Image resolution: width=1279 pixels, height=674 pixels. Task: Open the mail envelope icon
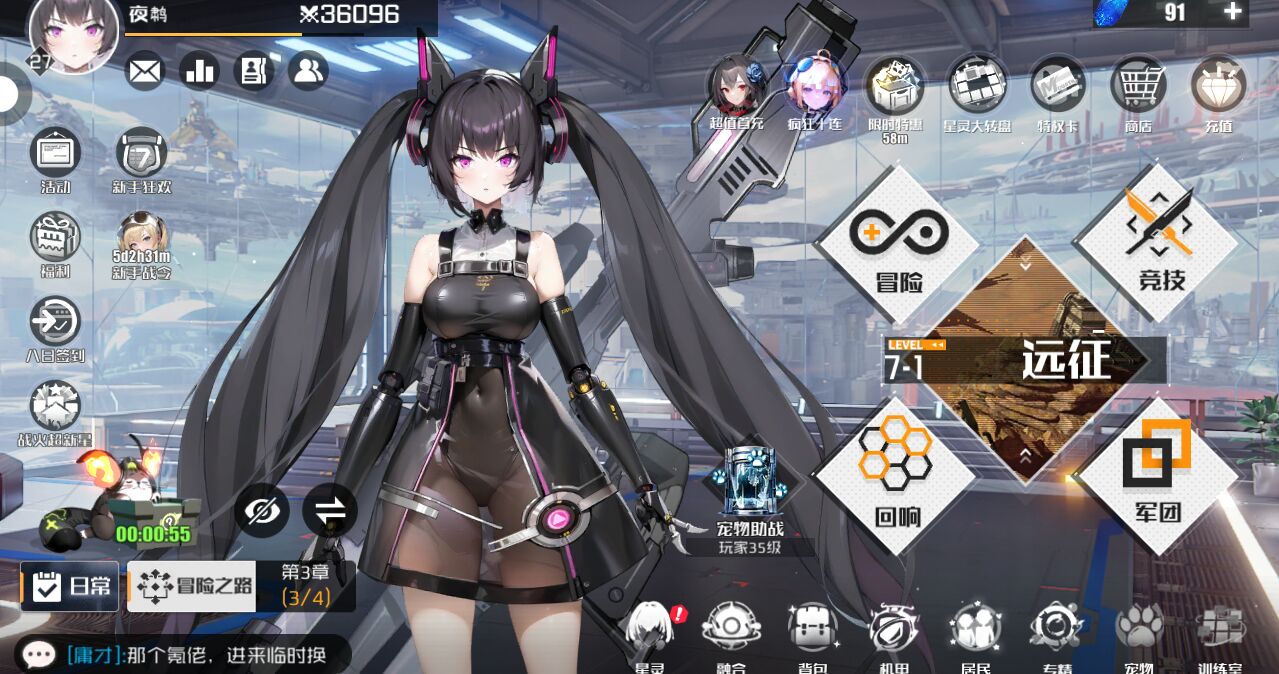(x=145, y=71)
